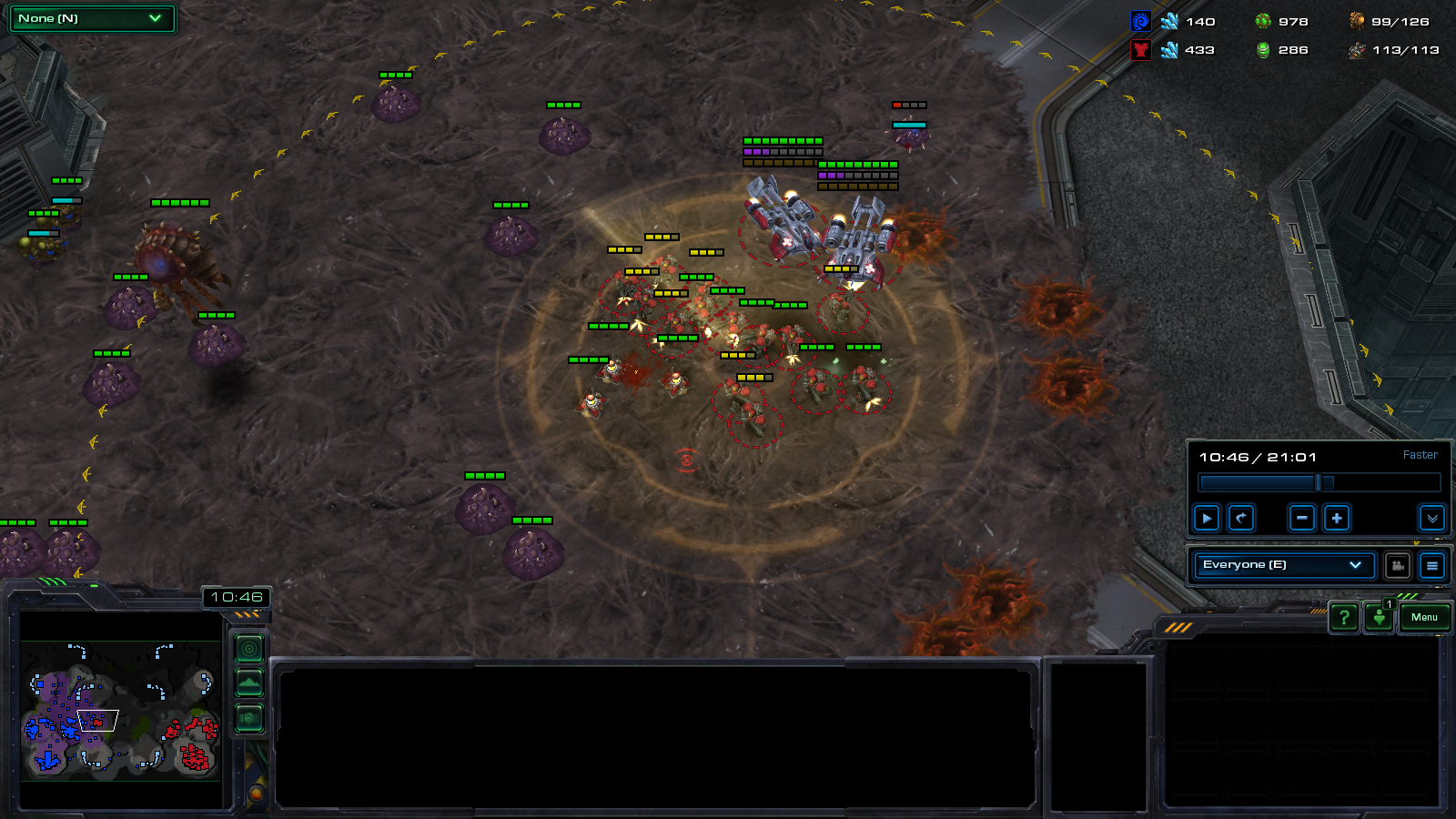Decrease replay speed with the minus button

coord(1302,519)
